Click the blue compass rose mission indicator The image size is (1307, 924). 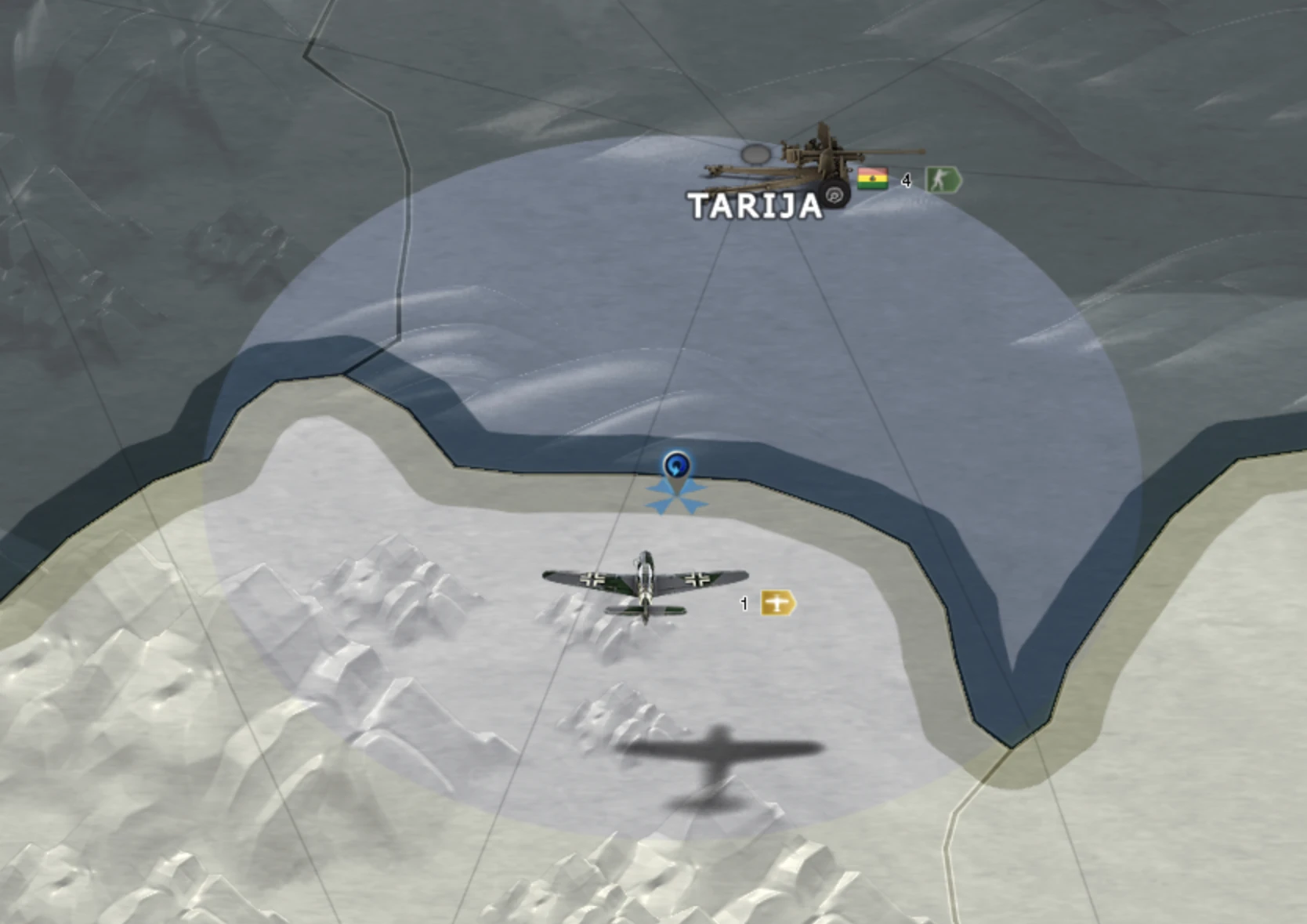[x=677, y=495]
